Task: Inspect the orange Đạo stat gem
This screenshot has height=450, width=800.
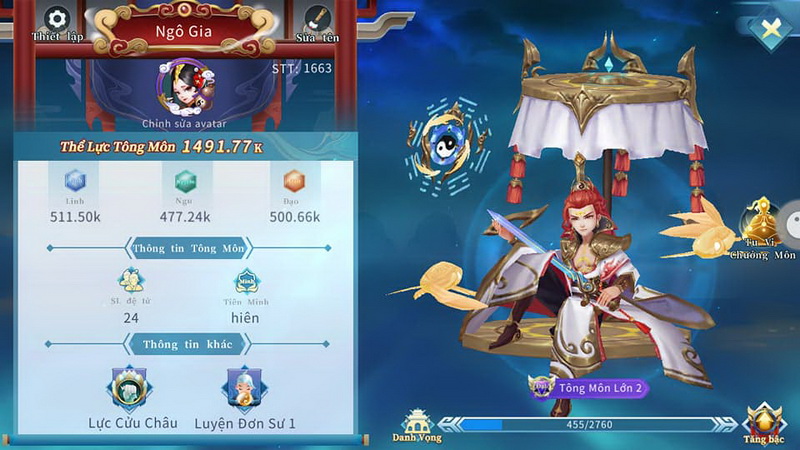Action: coord(294,182)
